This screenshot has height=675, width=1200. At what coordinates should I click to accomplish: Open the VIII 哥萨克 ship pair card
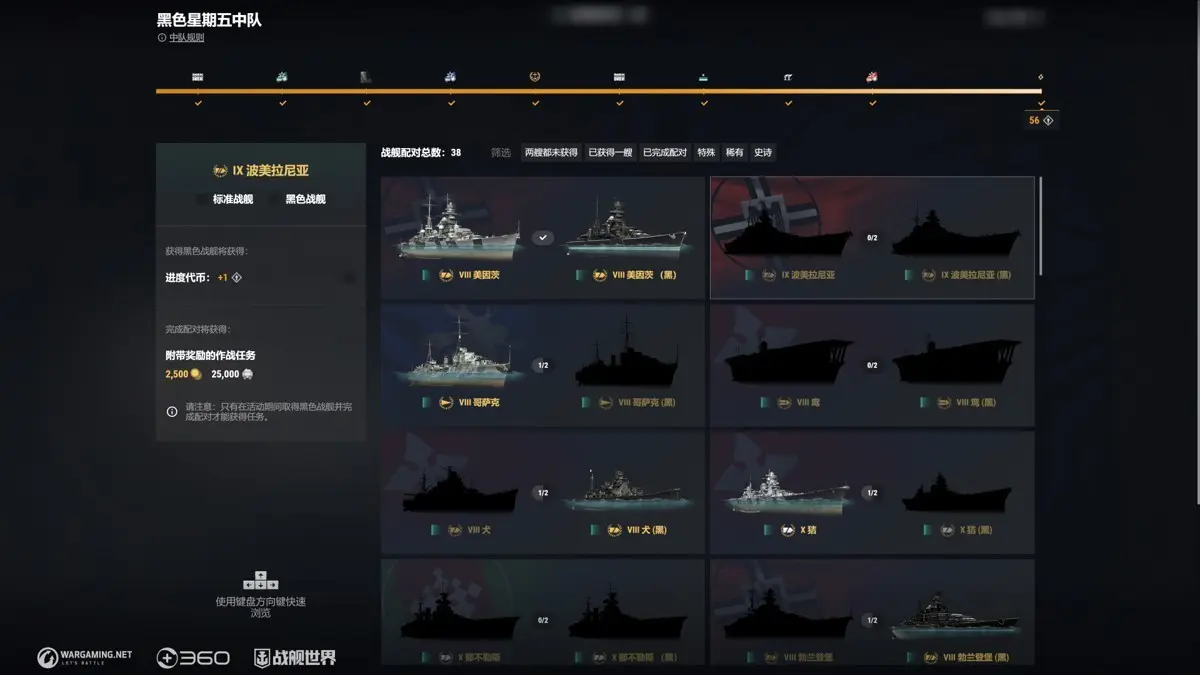(x=542, y=366)
